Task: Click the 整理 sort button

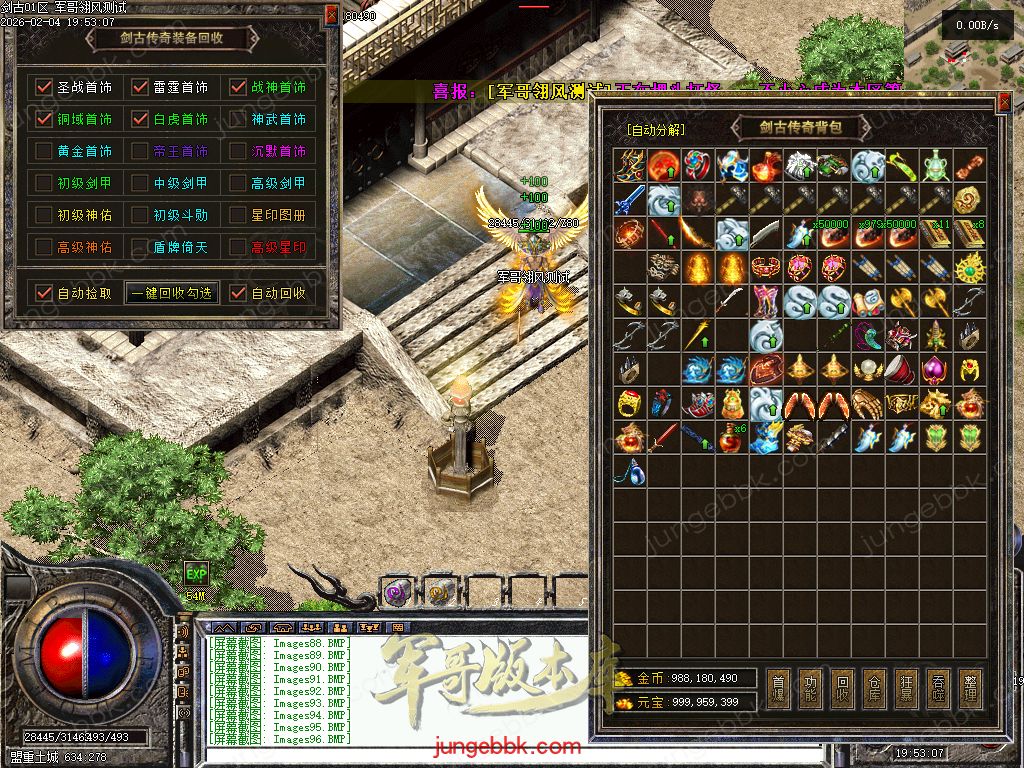Action: [969, 687]
